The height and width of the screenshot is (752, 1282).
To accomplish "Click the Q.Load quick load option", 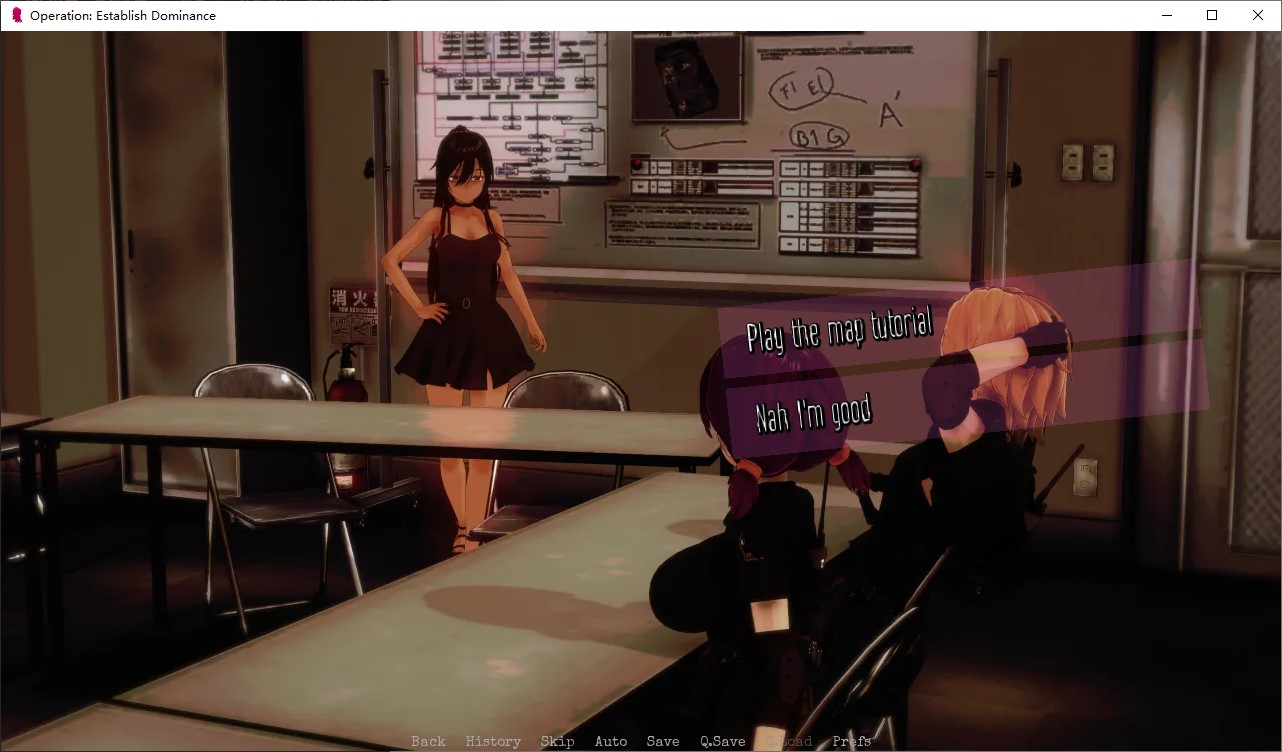I will tap(788, 741).
